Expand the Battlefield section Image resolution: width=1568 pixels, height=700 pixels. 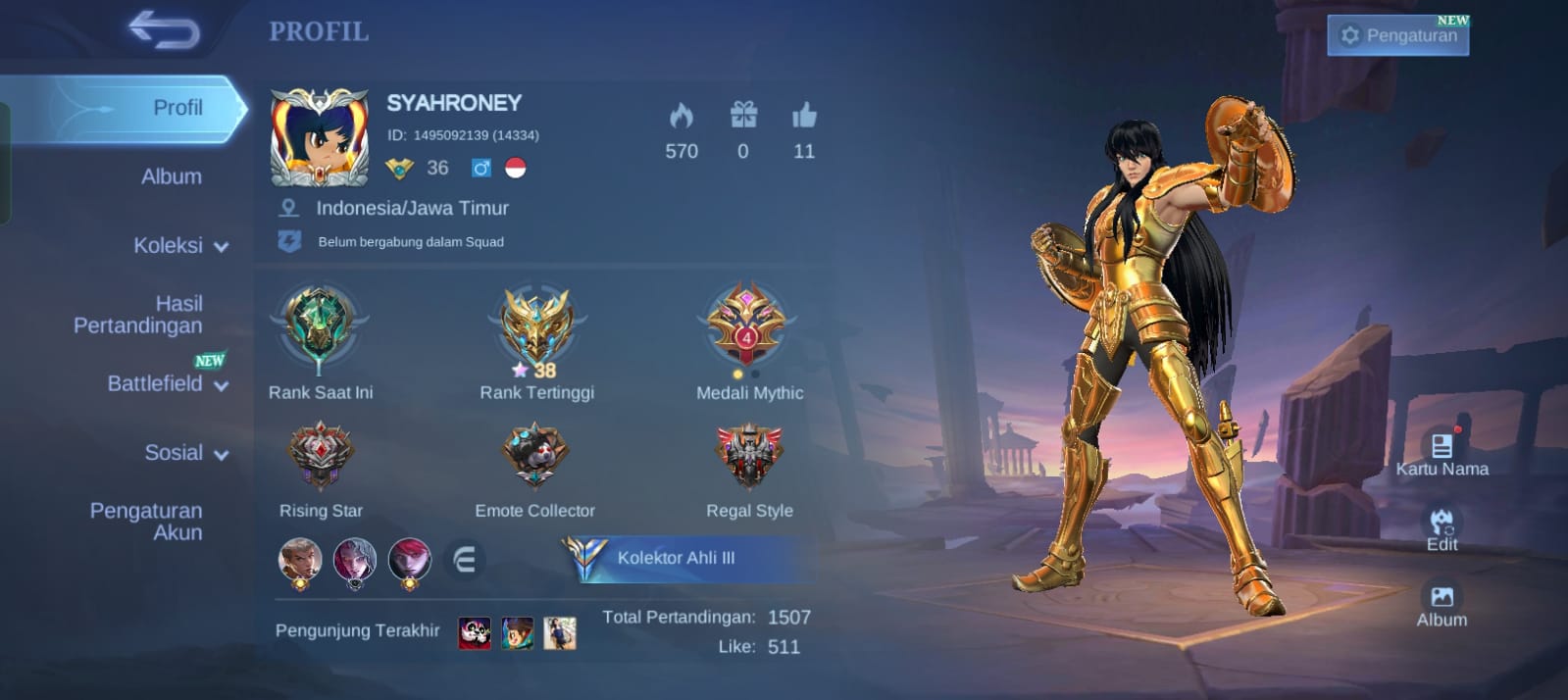(167, 383)
